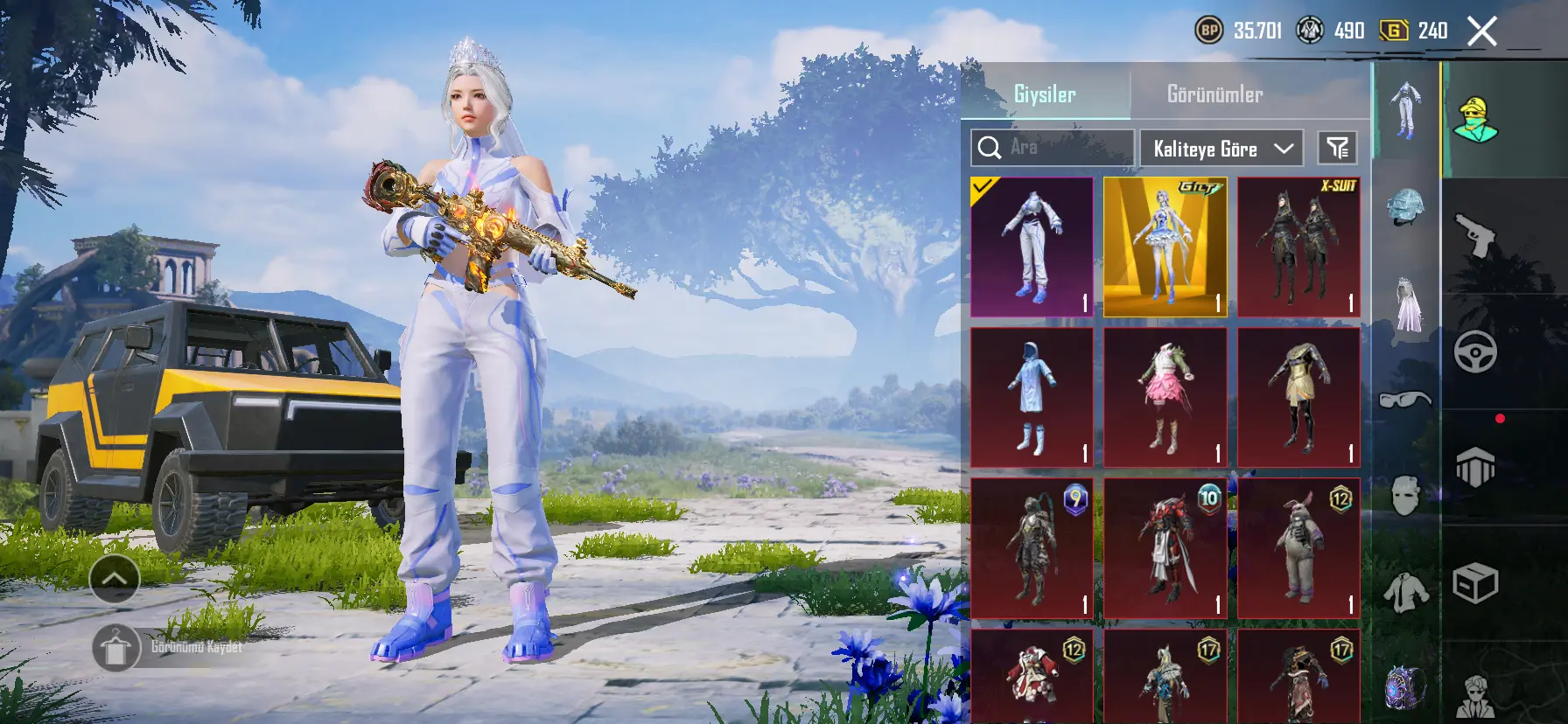Close the inventory with the X button
This screenshot has height=724, width=1568.
click(x=1481, y=32)
